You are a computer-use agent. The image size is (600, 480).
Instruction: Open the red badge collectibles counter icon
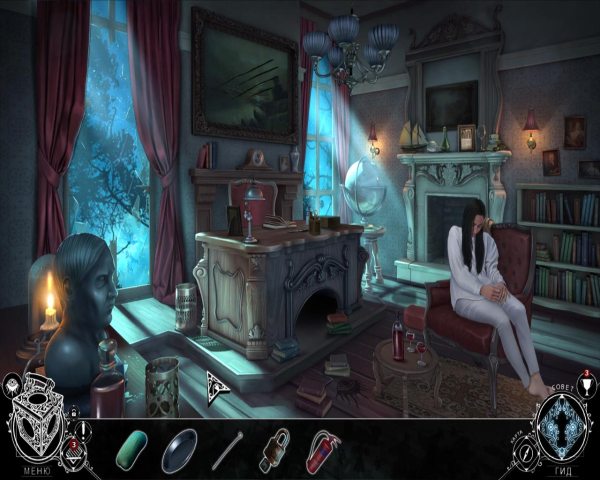[x=72, y=443]
